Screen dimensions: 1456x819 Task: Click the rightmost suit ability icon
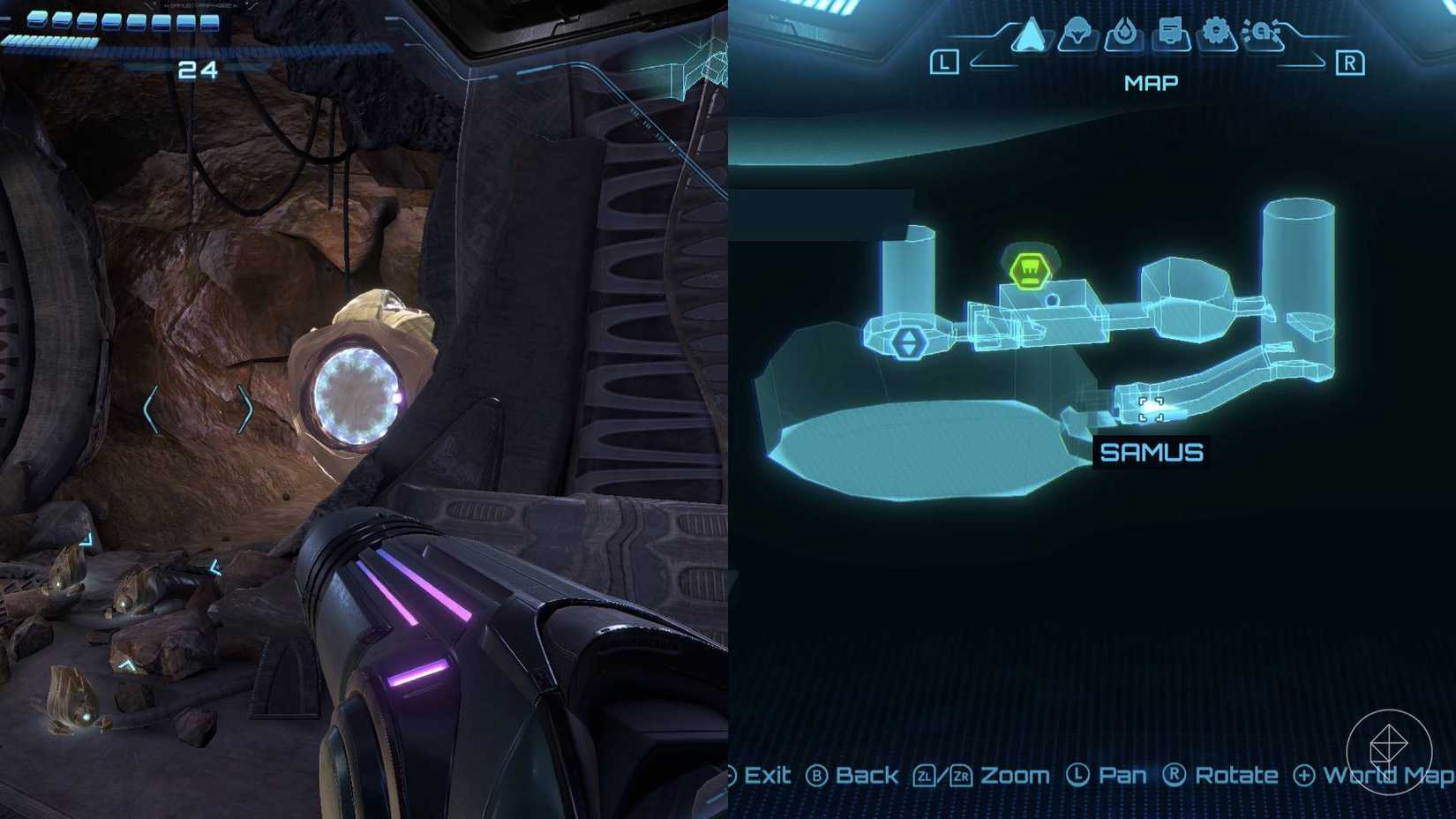pyautogui.click(x=1261, y=31)
